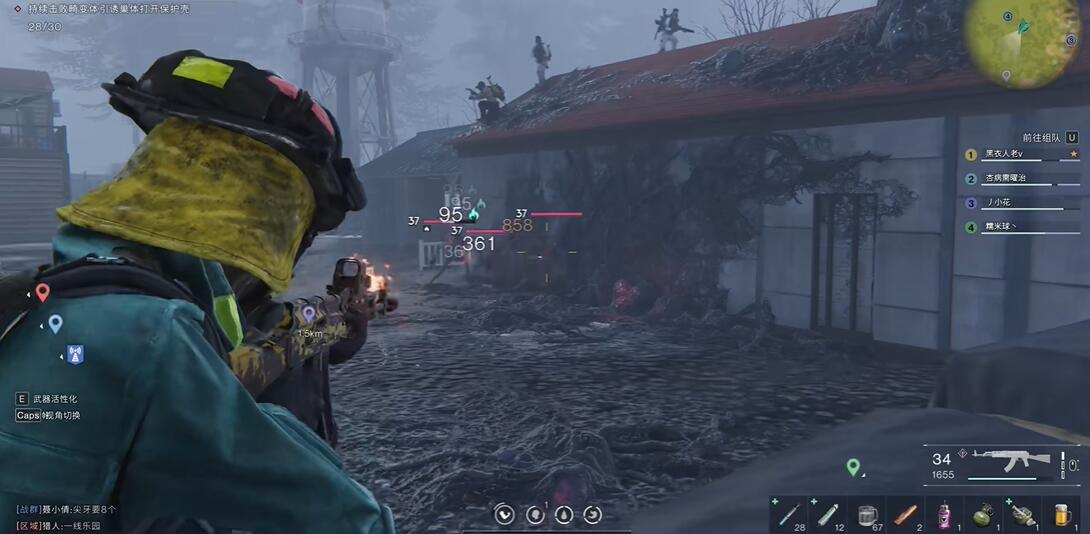This screenshot has height=534, width=1090.
Task: Click the green waypoint pin marker
Action: (x=852, y=466)
